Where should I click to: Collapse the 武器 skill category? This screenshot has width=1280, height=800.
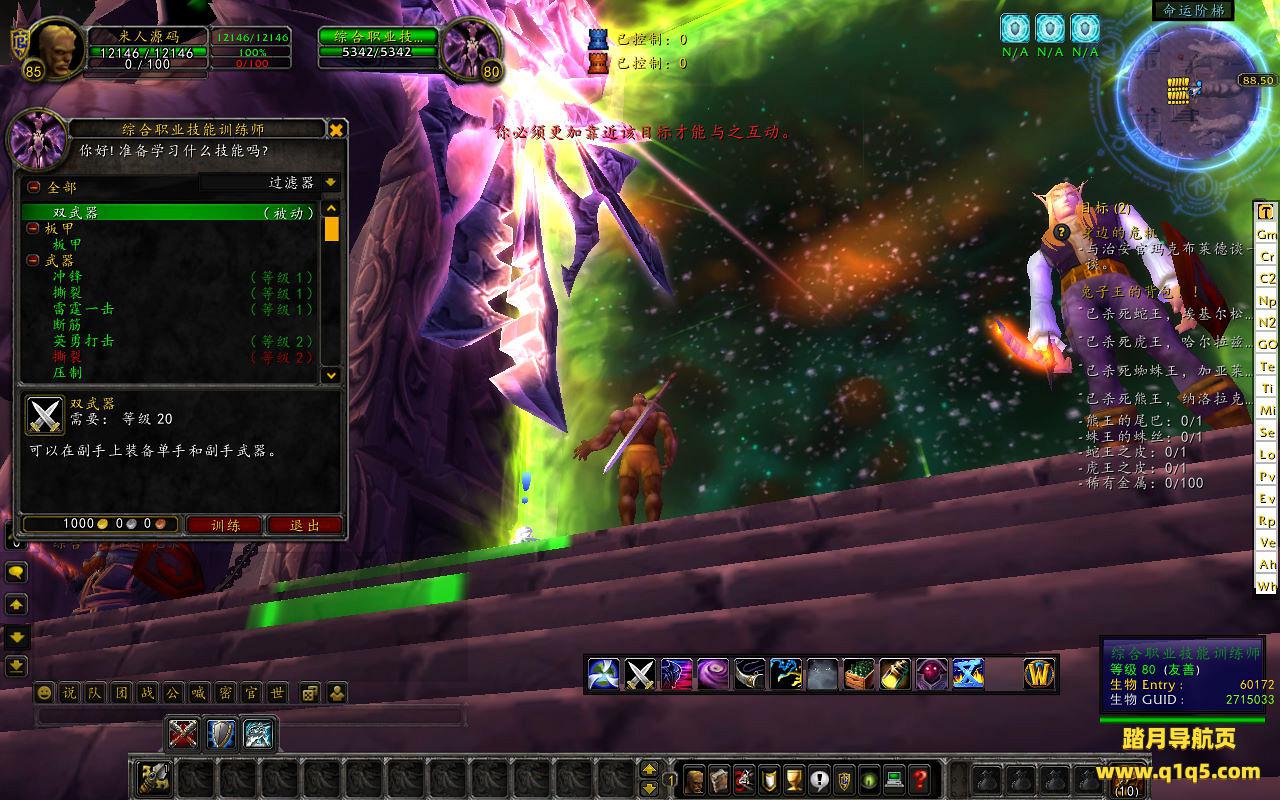tap(34, 260)
